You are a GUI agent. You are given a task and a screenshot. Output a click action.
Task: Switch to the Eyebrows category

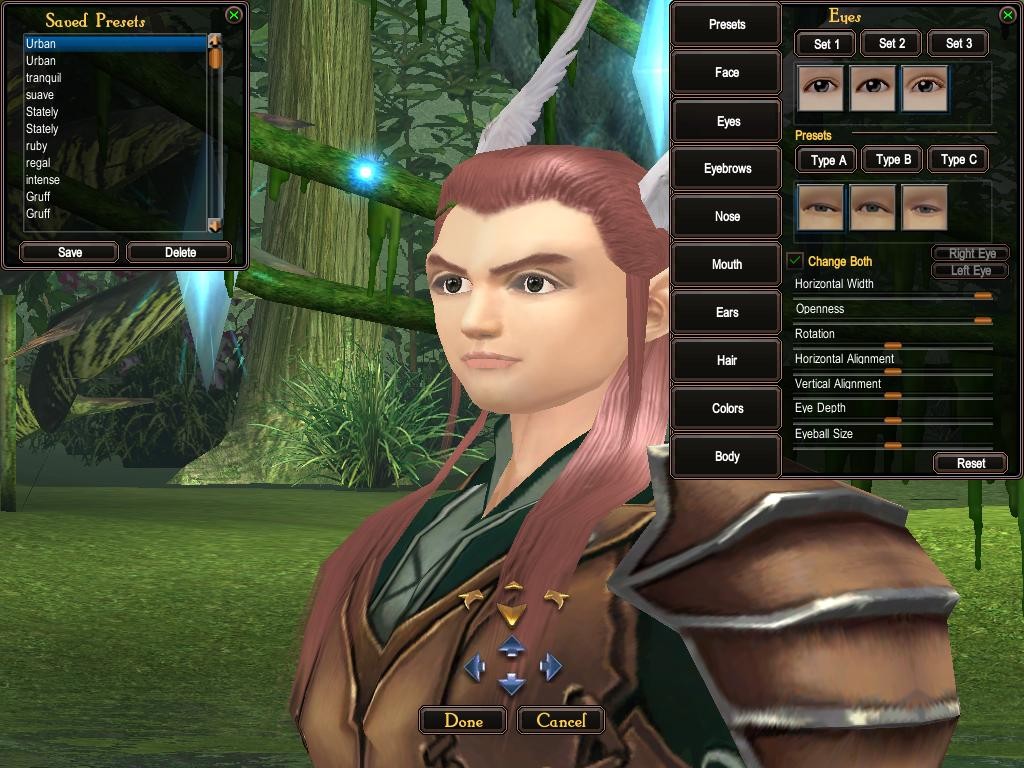click(727, 168)
